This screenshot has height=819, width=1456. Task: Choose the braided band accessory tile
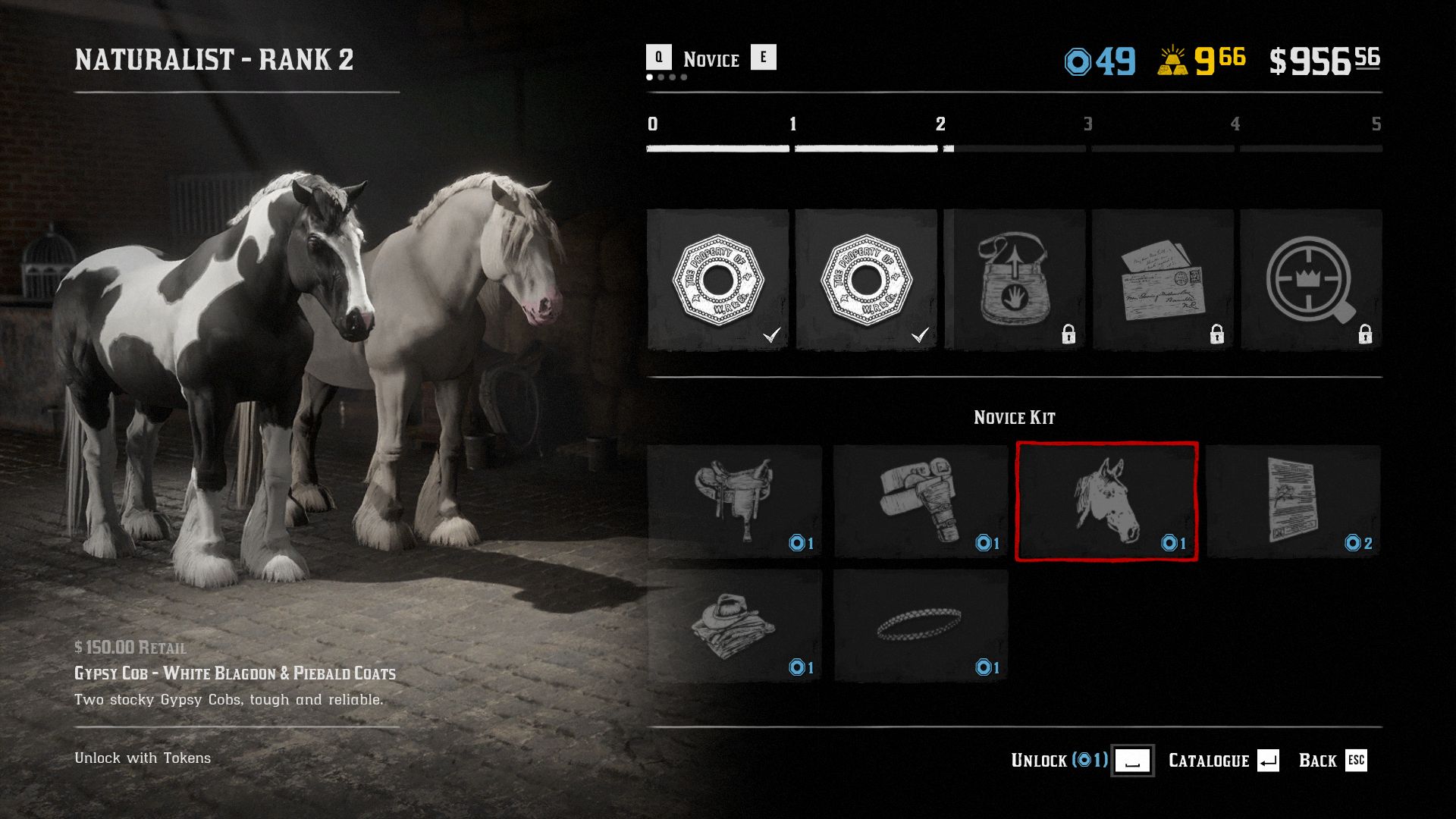[921, 626]
